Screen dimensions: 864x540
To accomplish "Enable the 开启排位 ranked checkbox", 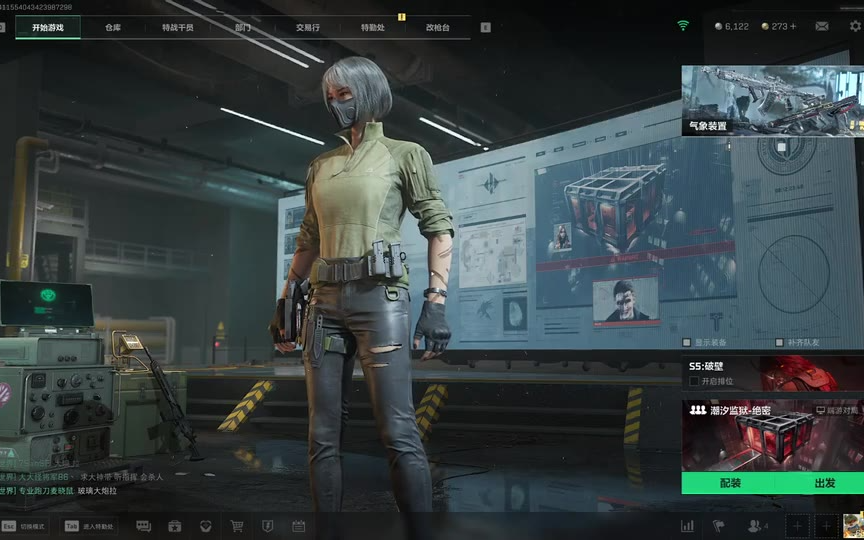I will (x=694, y=381).
